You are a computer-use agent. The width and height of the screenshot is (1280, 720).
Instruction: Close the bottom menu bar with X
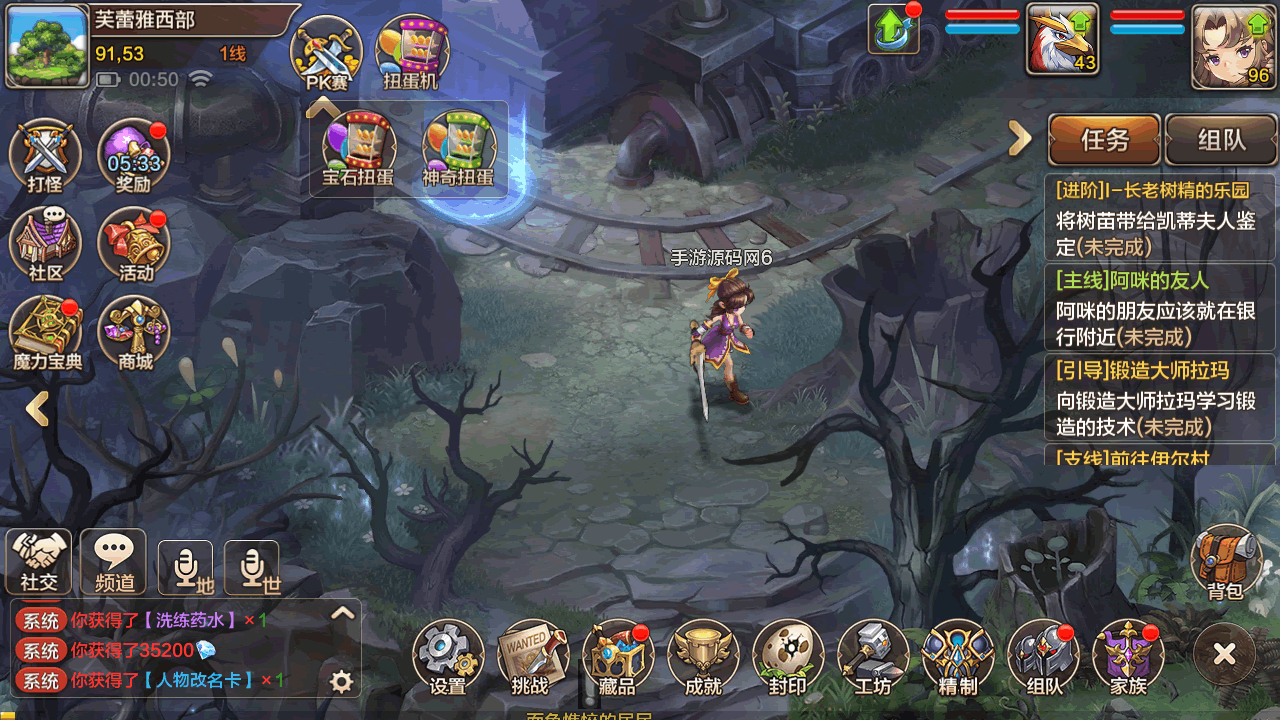point(1224,655)
